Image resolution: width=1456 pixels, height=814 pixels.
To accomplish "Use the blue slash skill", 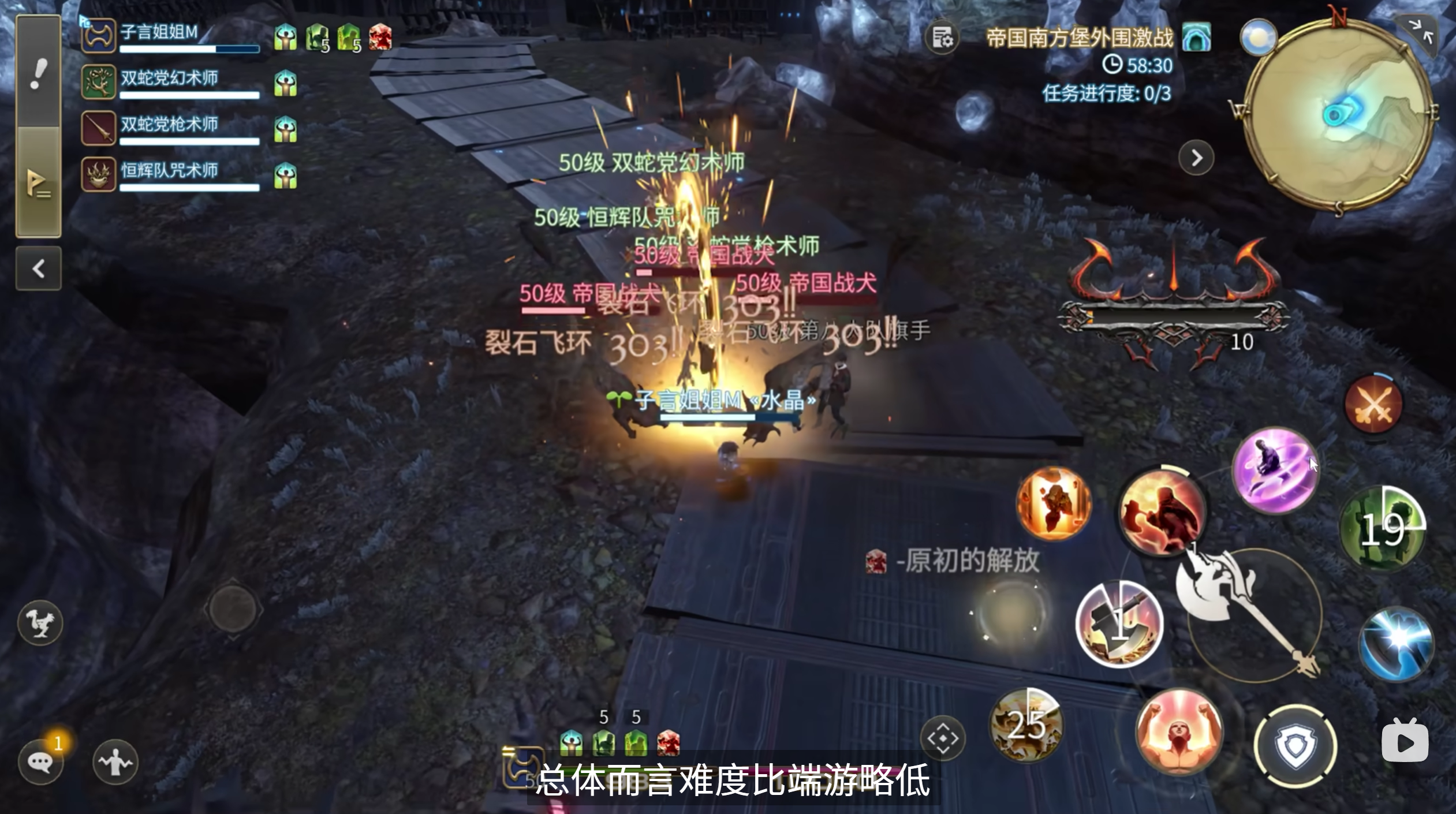I will (x=1396, y=644).
